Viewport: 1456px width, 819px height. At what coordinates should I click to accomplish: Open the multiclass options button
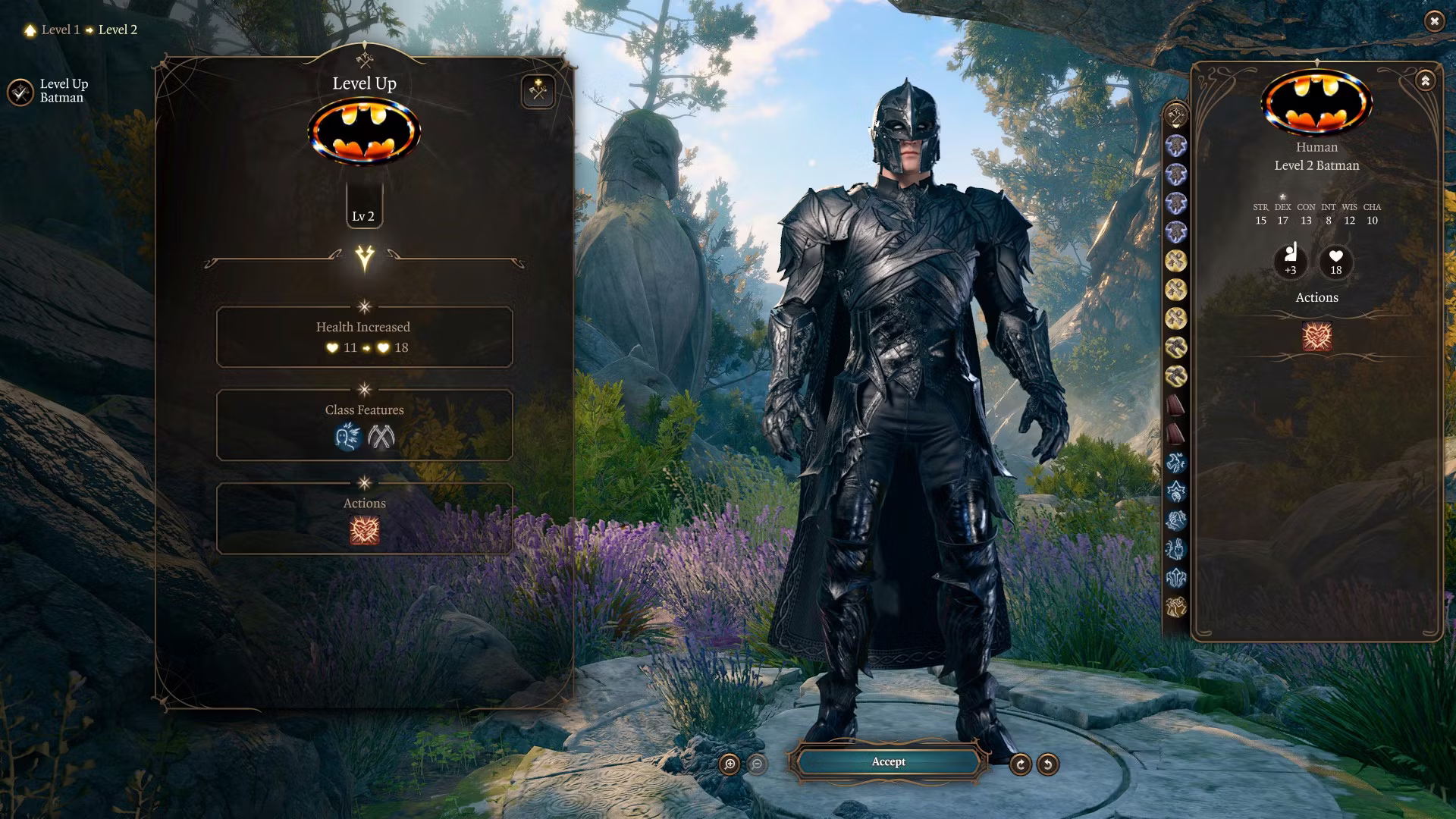tap(538, 92)
